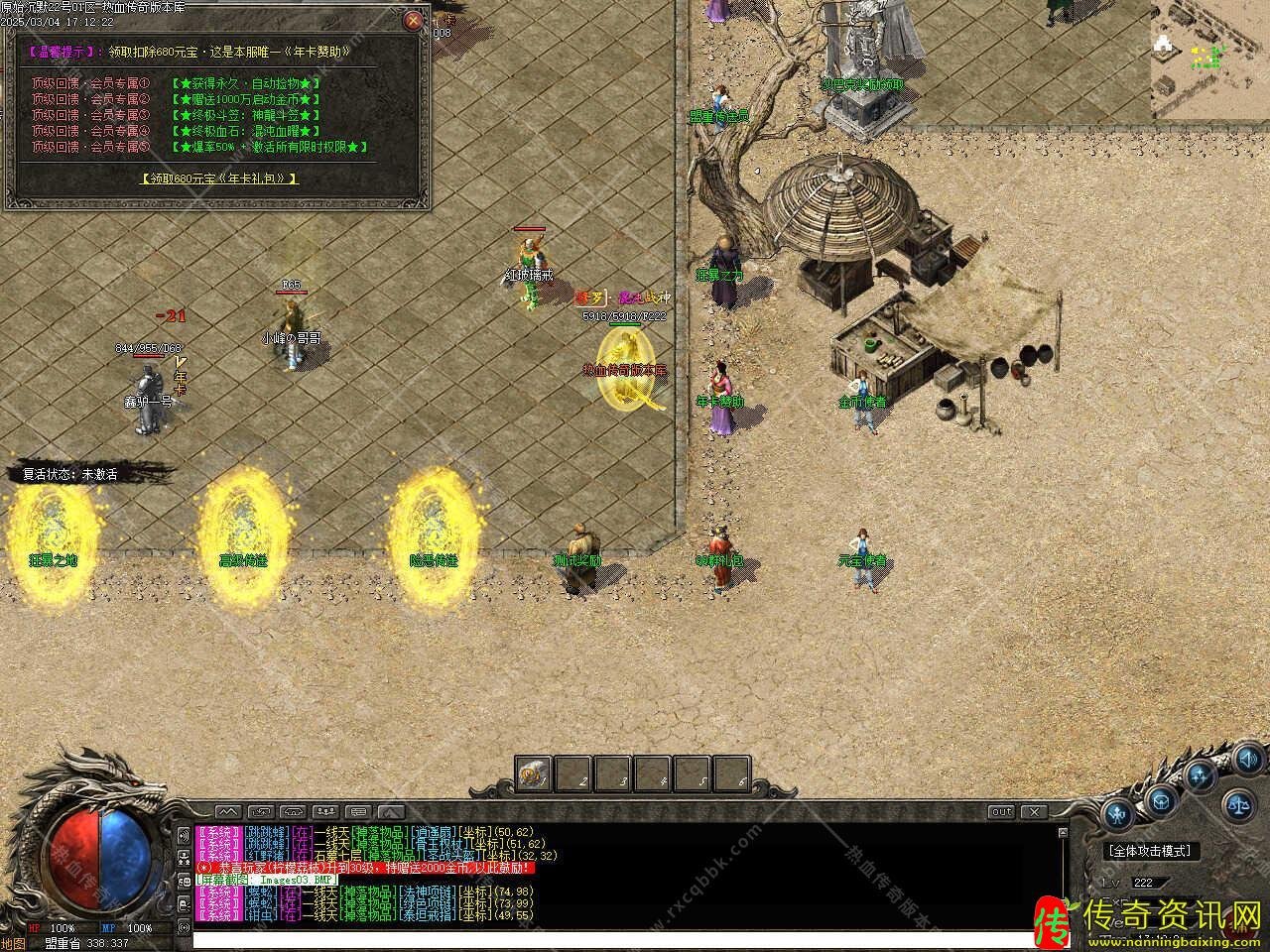1270x952 pixels.
Task: Open the 地图 map label
Action: click(x=13, y=943)
